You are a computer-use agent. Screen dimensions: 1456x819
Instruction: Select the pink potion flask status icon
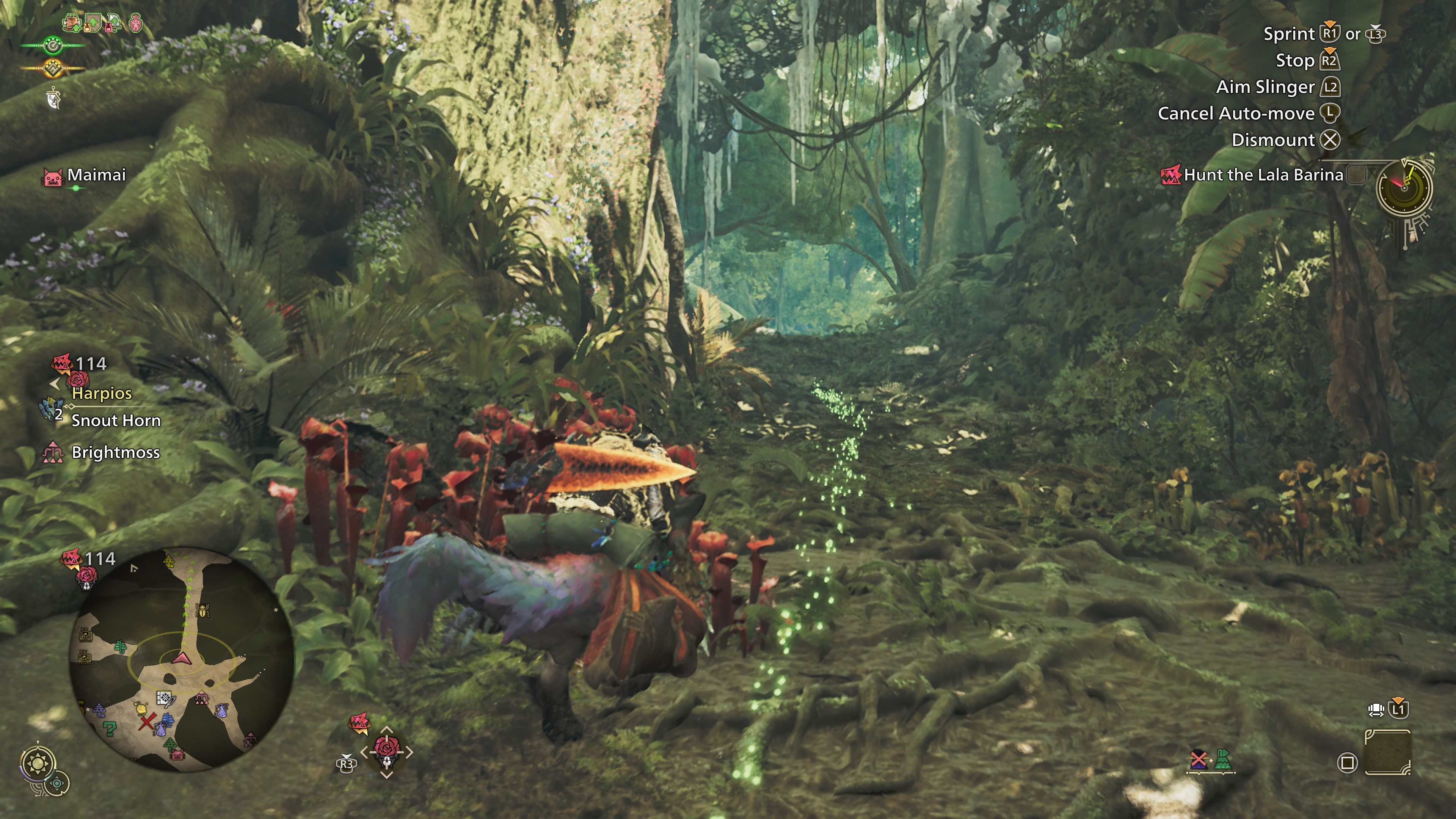tap(136, 24)
